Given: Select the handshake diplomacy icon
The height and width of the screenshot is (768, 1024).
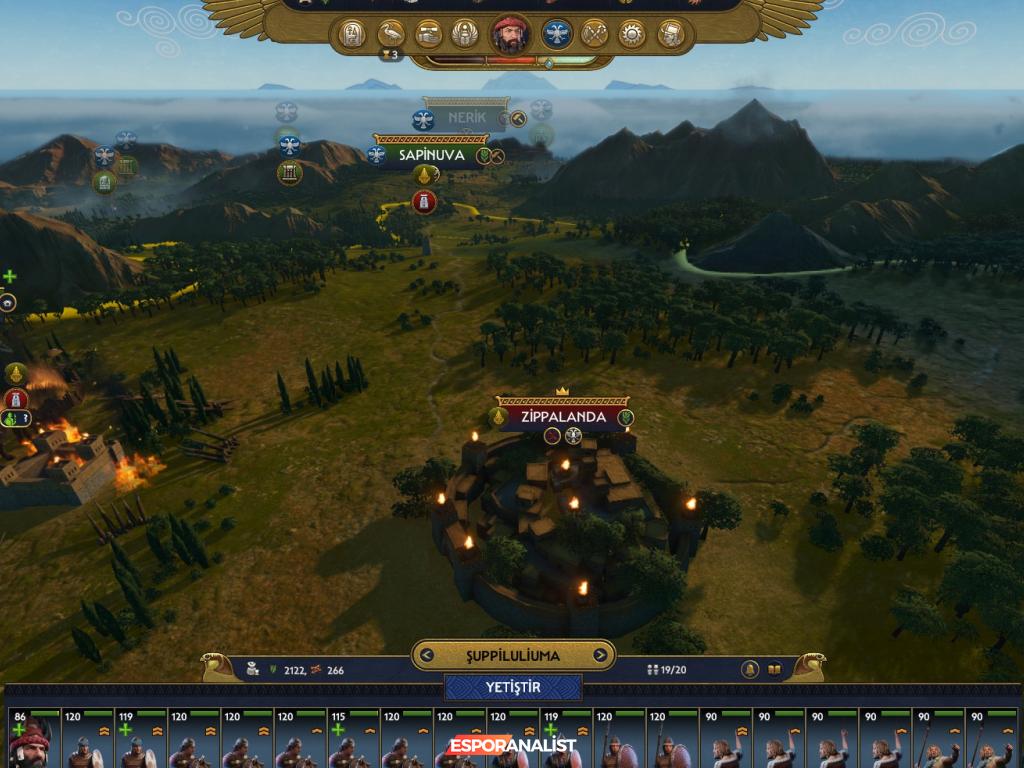Looking at the screenshot, I should [429, 35].
